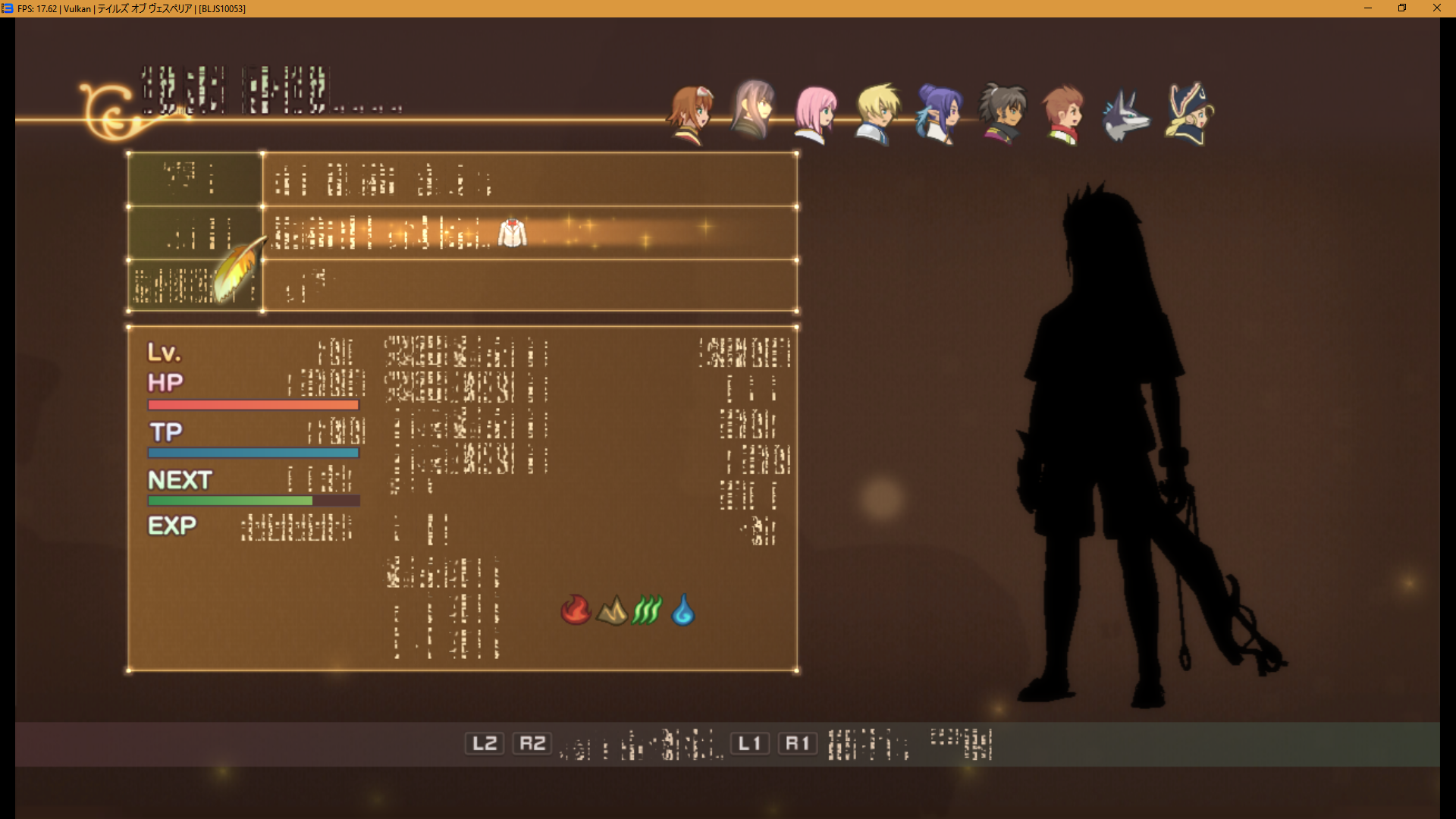Screen dimensions: 1456x819
Task: Open the highlighted row with white jacket icon
Action: (529, 233)
